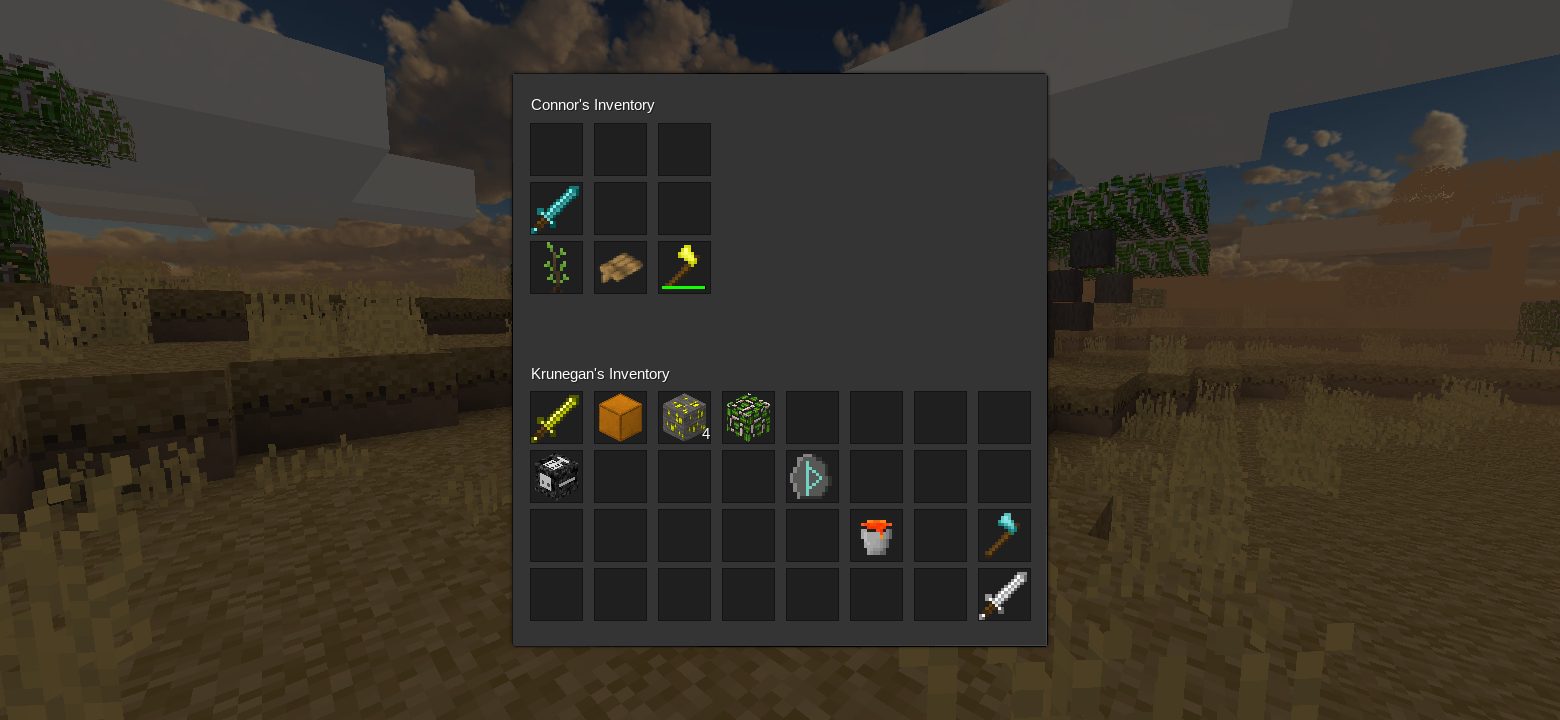Pick the steel sword in Krunegan's inventory
Screen dimensions: 1560x720
[x=1004, y=594]
